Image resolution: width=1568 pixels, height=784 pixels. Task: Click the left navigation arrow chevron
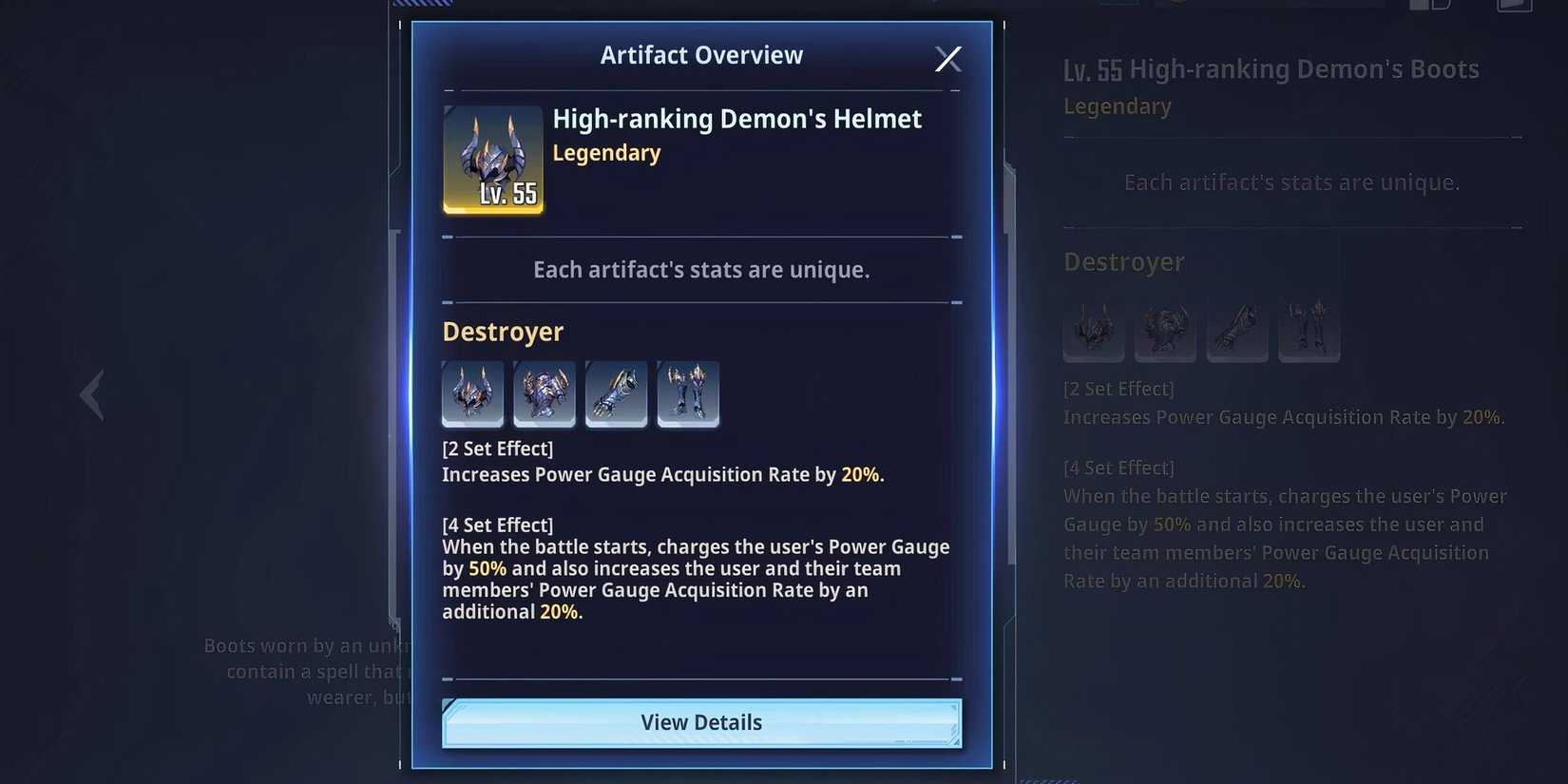[x=90, y=393]
